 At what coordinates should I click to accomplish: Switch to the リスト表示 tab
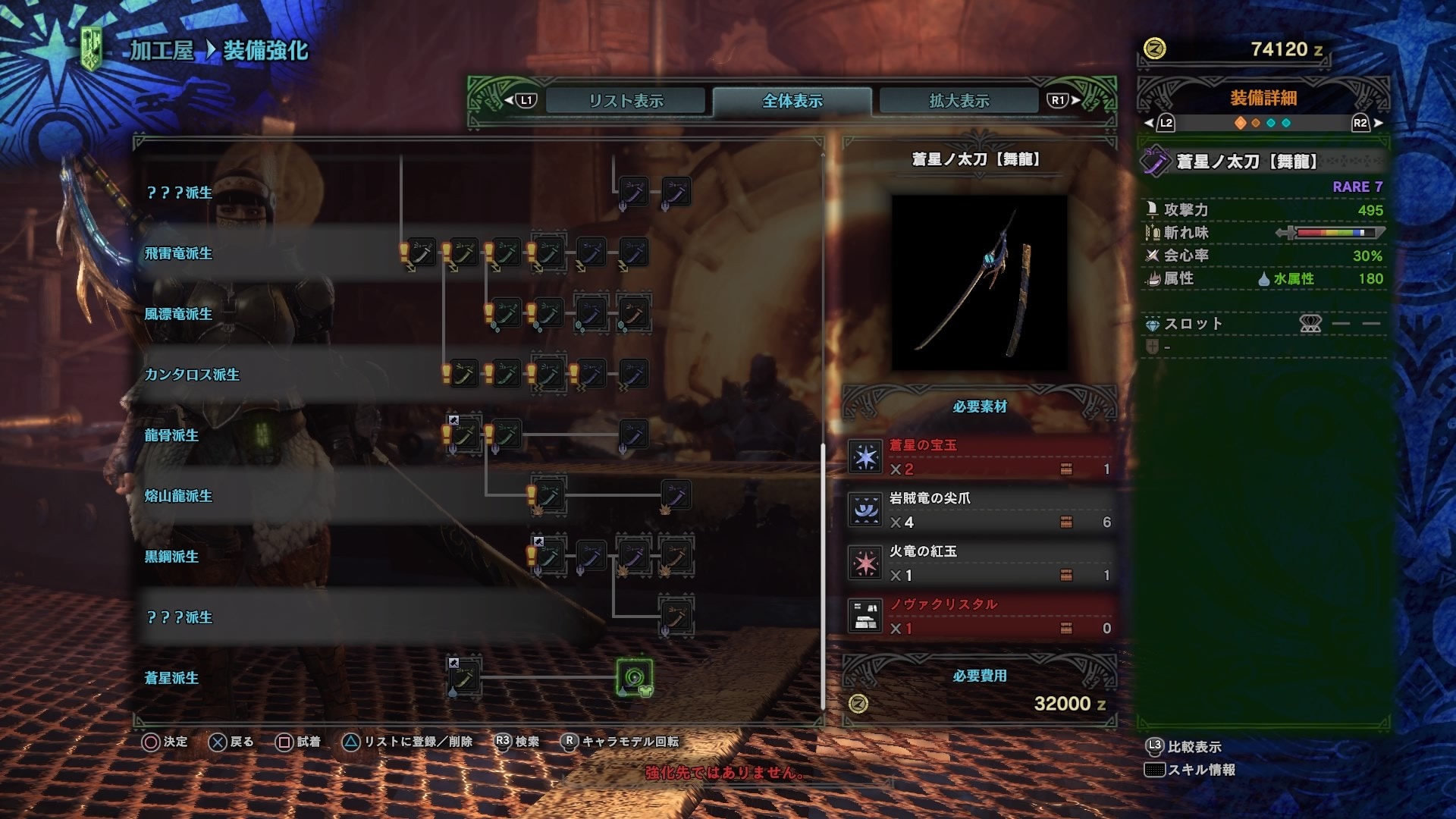pyautogui.click(x=626, y=101)
